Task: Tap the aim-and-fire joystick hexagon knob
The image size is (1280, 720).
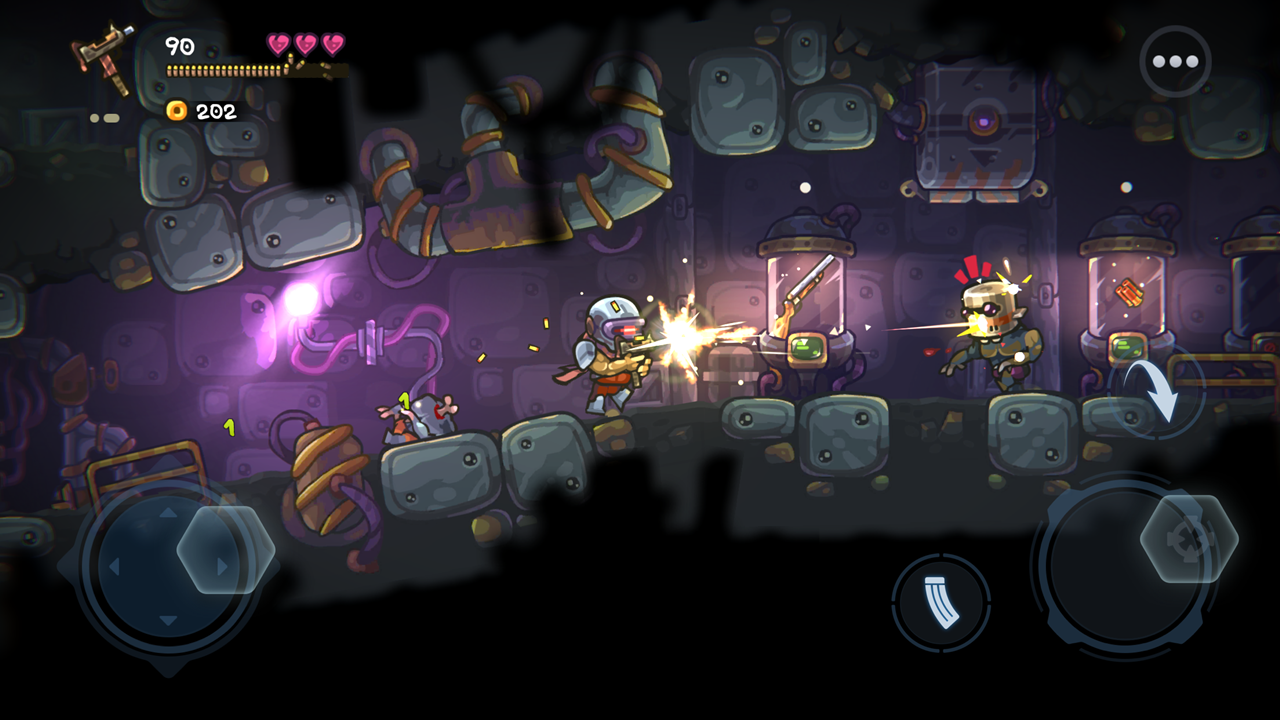Action: pyautogui.click(x=1189, y=538)
